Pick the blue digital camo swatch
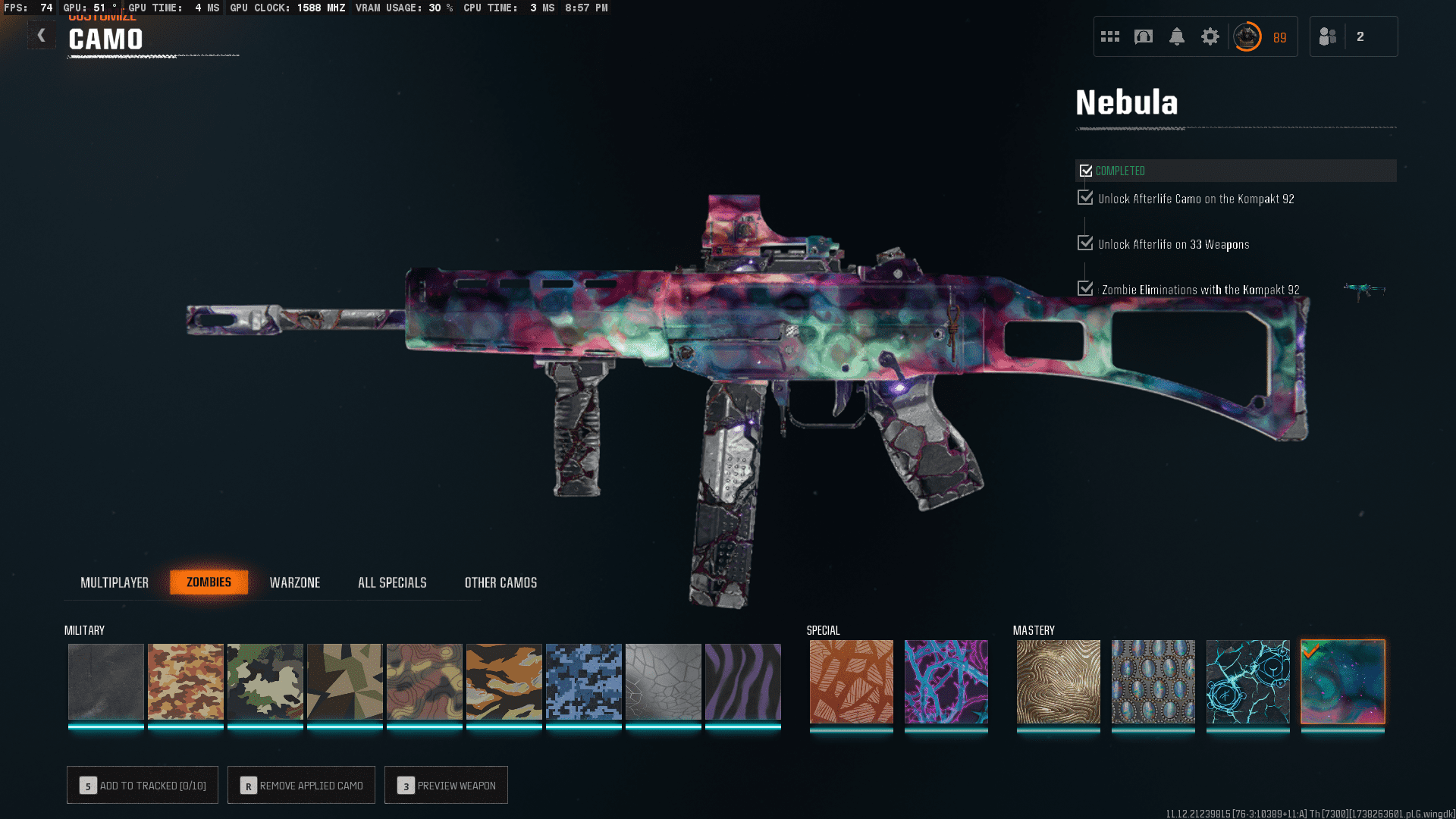The height and width of the screenshot is (819, 1456). [584, 681]
